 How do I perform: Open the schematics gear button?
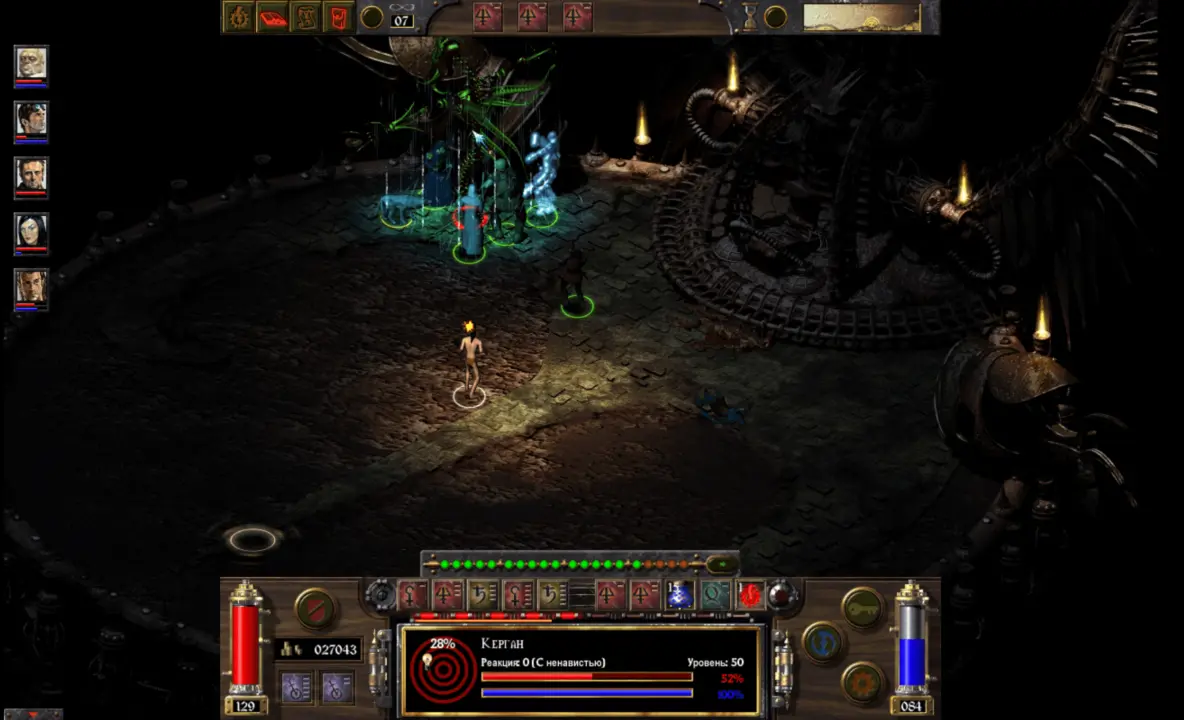[x=862, y=682]
